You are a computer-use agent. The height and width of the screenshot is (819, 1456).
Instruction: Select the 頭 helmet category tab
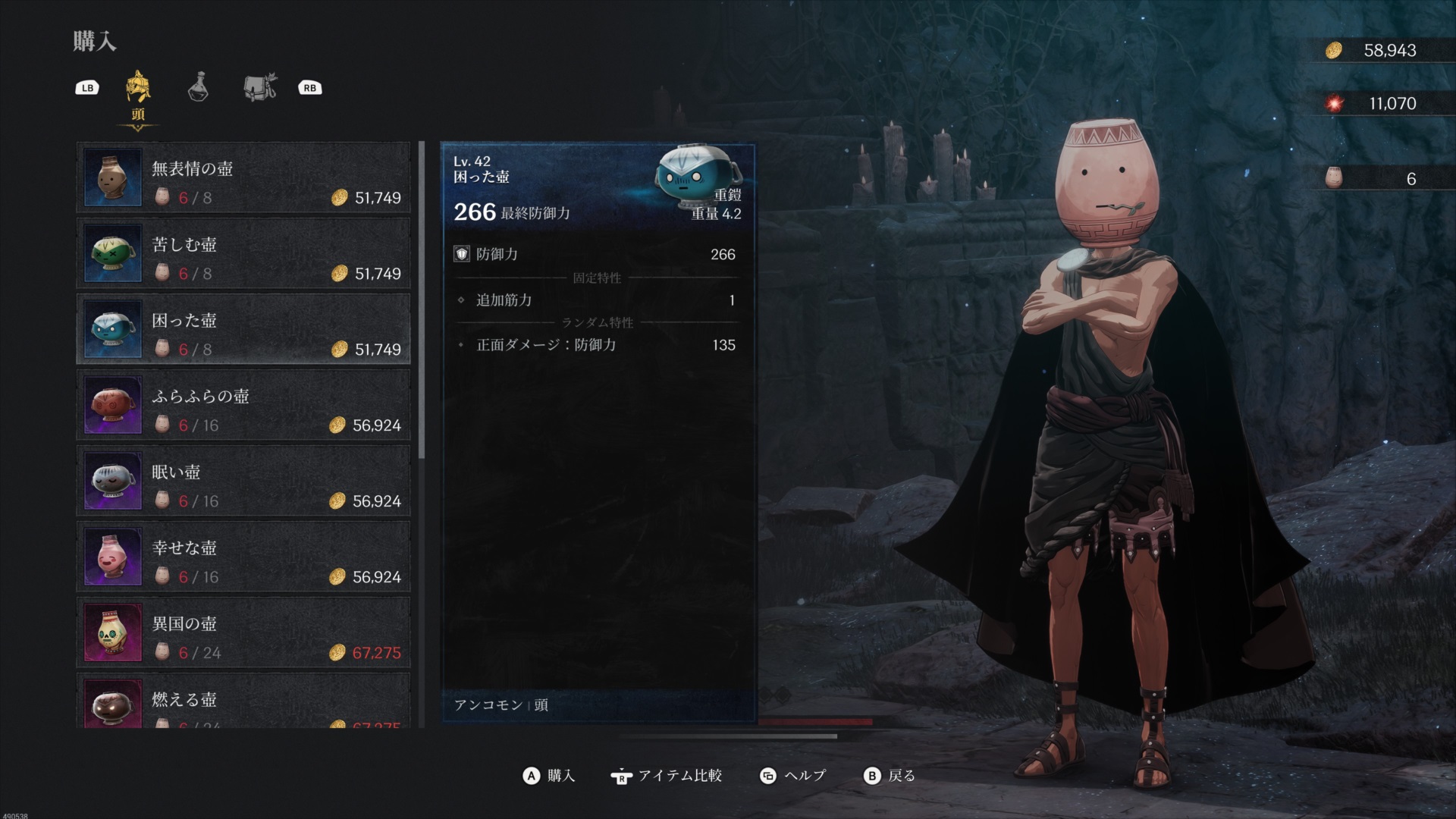coord(138,89)
